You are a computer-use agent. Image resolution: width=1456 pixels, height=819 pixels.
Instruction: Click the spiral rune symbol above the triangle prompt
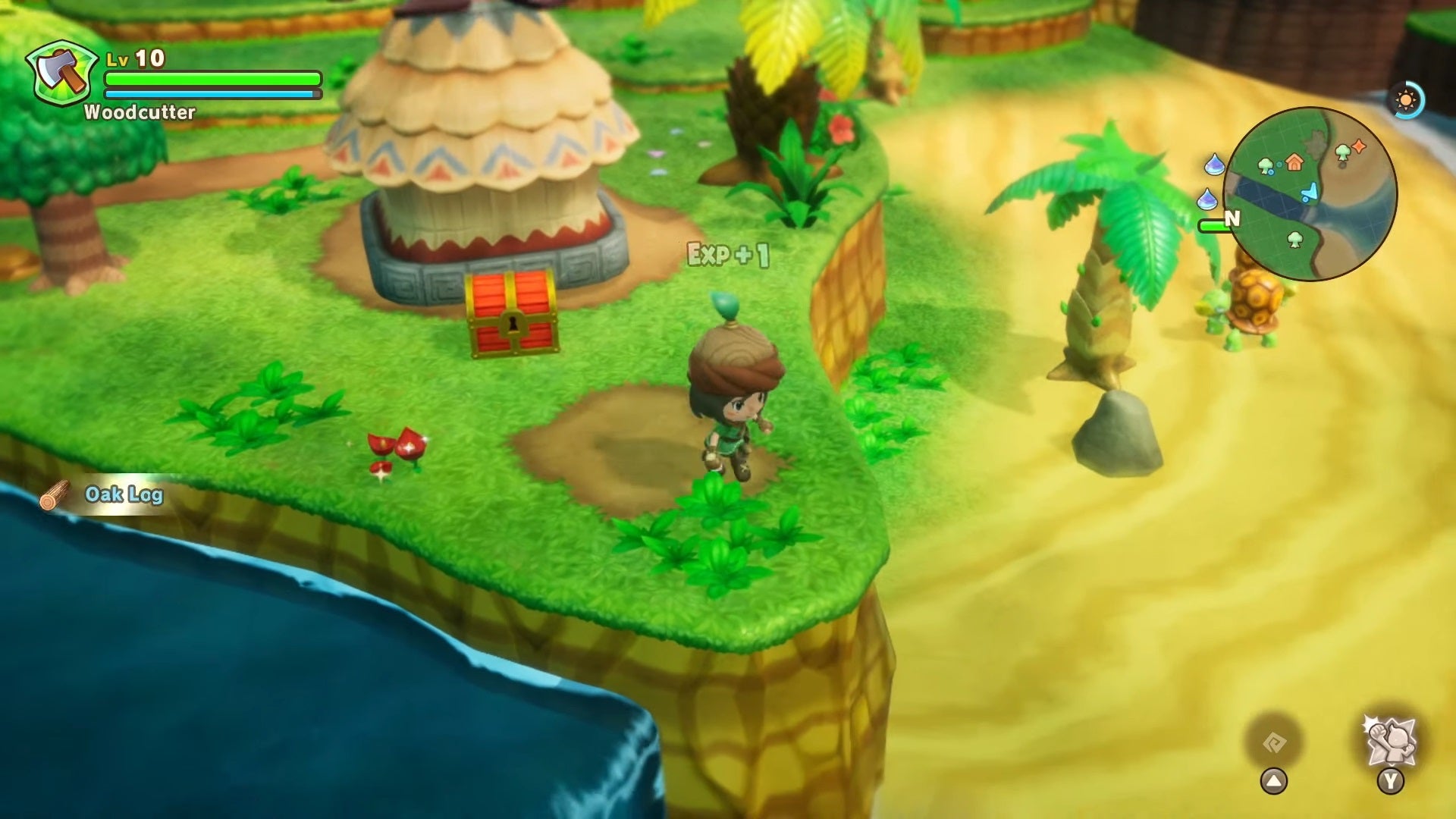[x=1276, y=741]
